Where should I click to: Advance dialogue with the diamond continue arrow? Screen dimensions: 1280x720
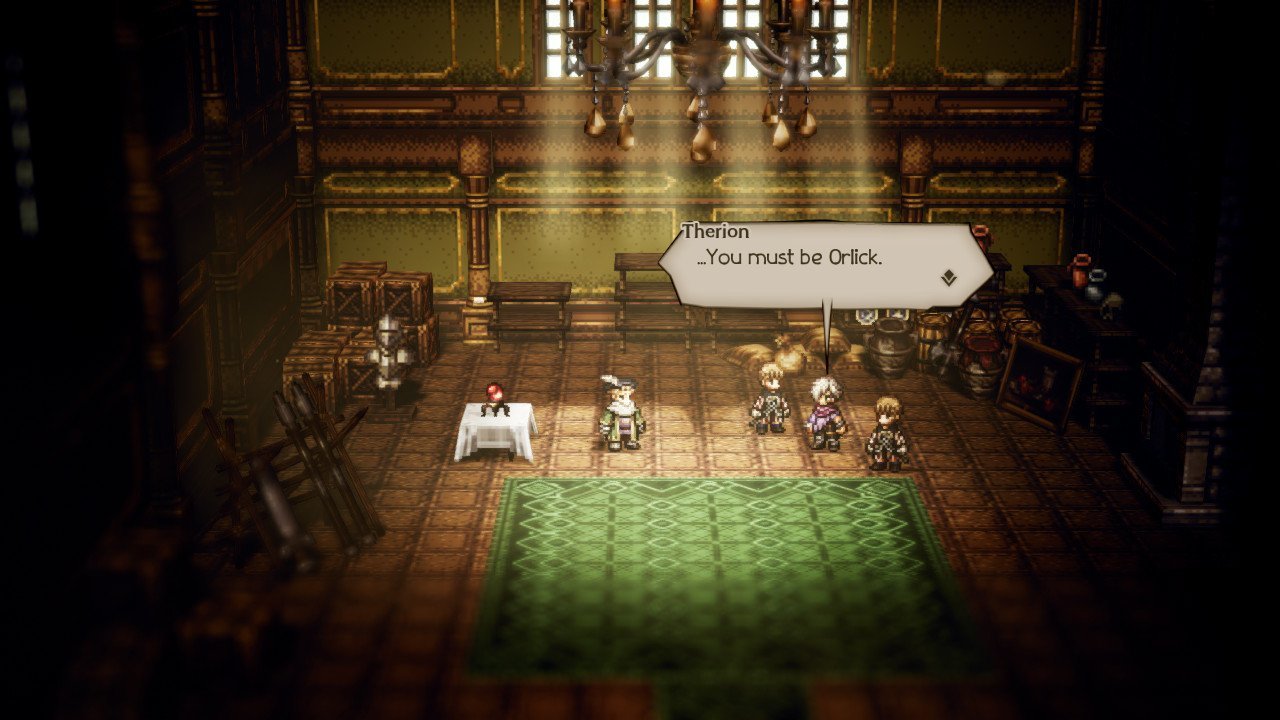coord(948,278)
